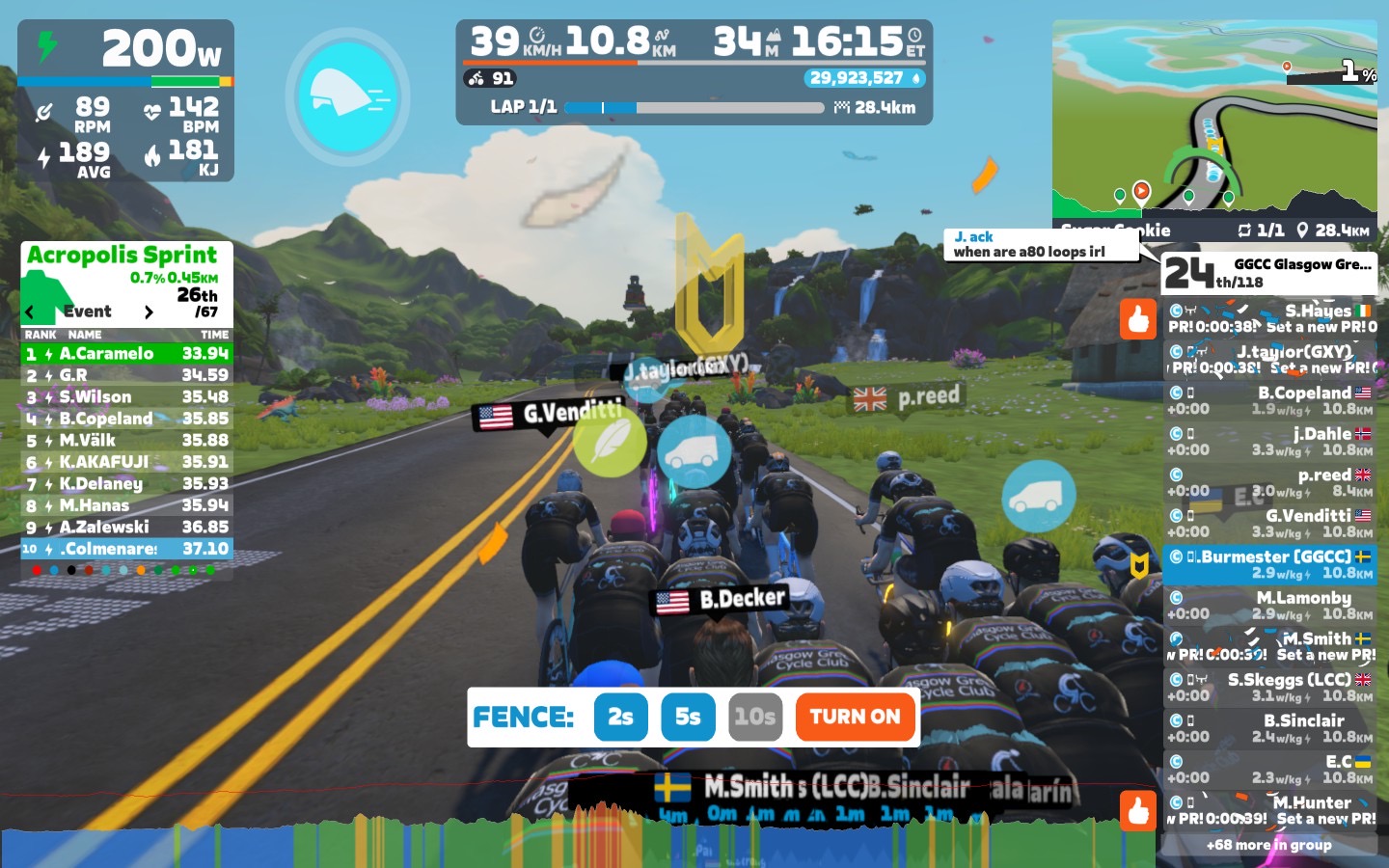This screenshot has height=868, width=1389.
Task: Select G.Venditti in the nearby riders list
Action: coord(1269,524)
